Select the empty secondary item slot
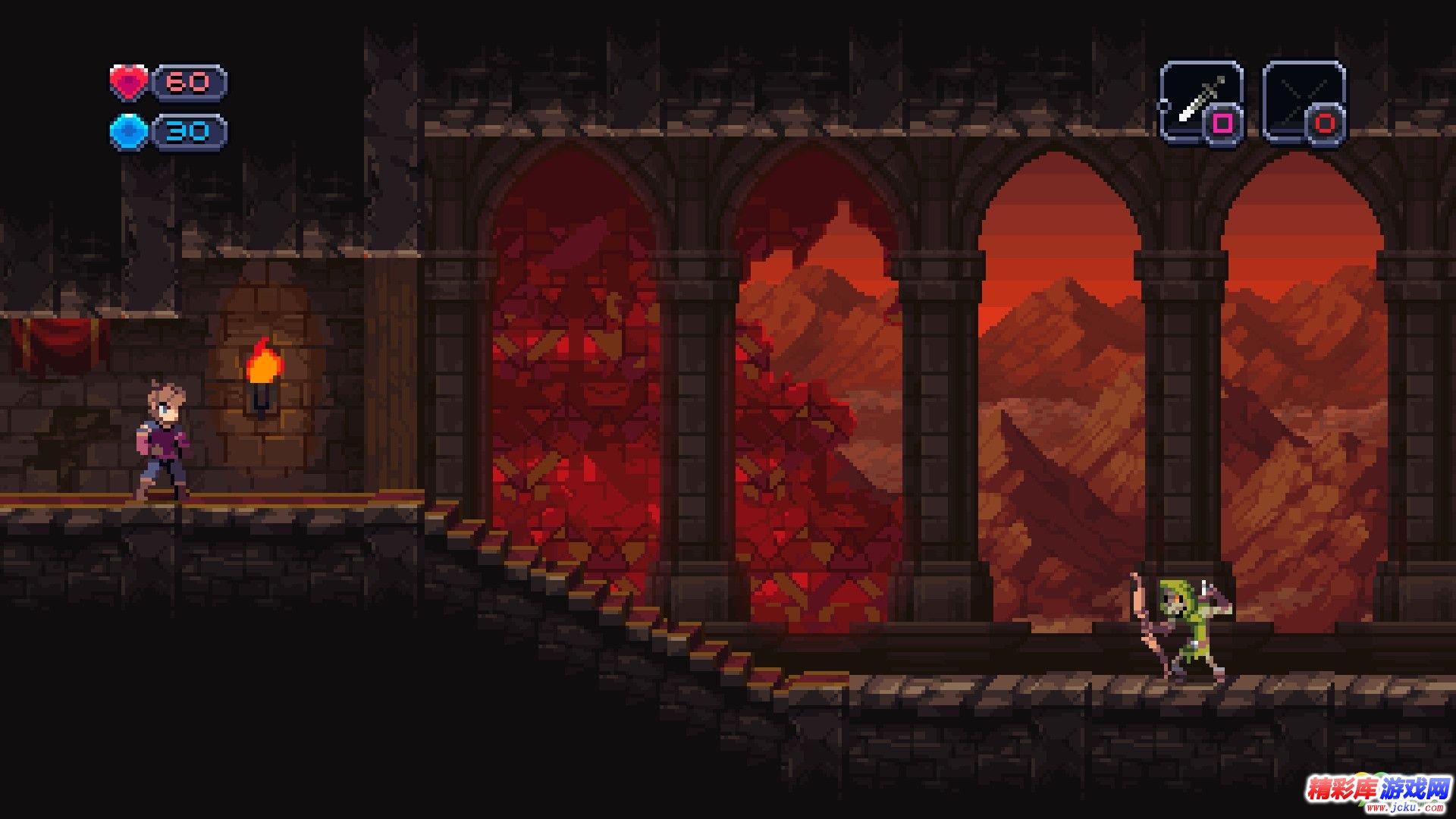 [1304, 102]
